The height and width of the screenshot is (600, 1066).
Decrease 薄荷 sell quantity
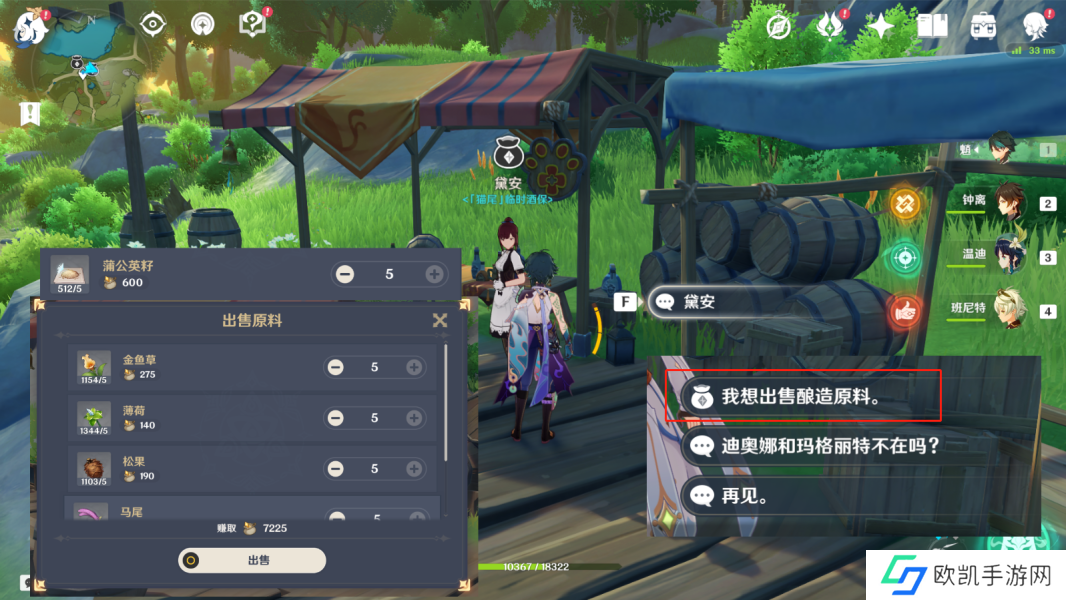pyautogui.click(x=336, y=418)
